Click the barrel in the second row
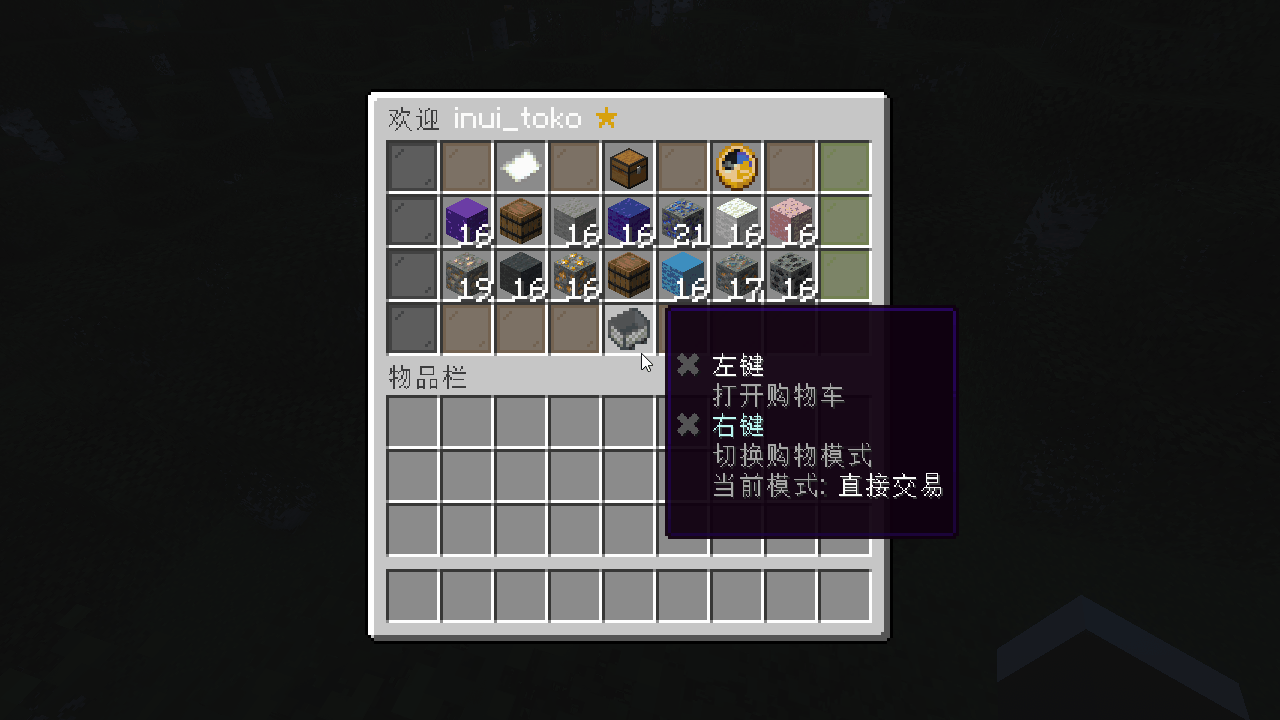Viewport: 1280px width, 720px height. tap(520, 221)
